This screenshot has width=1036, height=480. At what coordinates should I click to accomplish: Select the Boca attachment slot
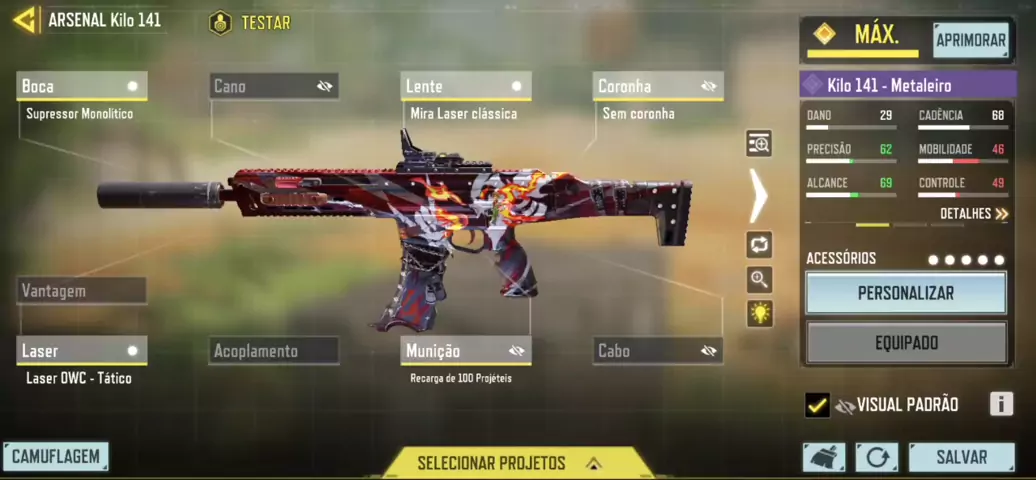82,86
